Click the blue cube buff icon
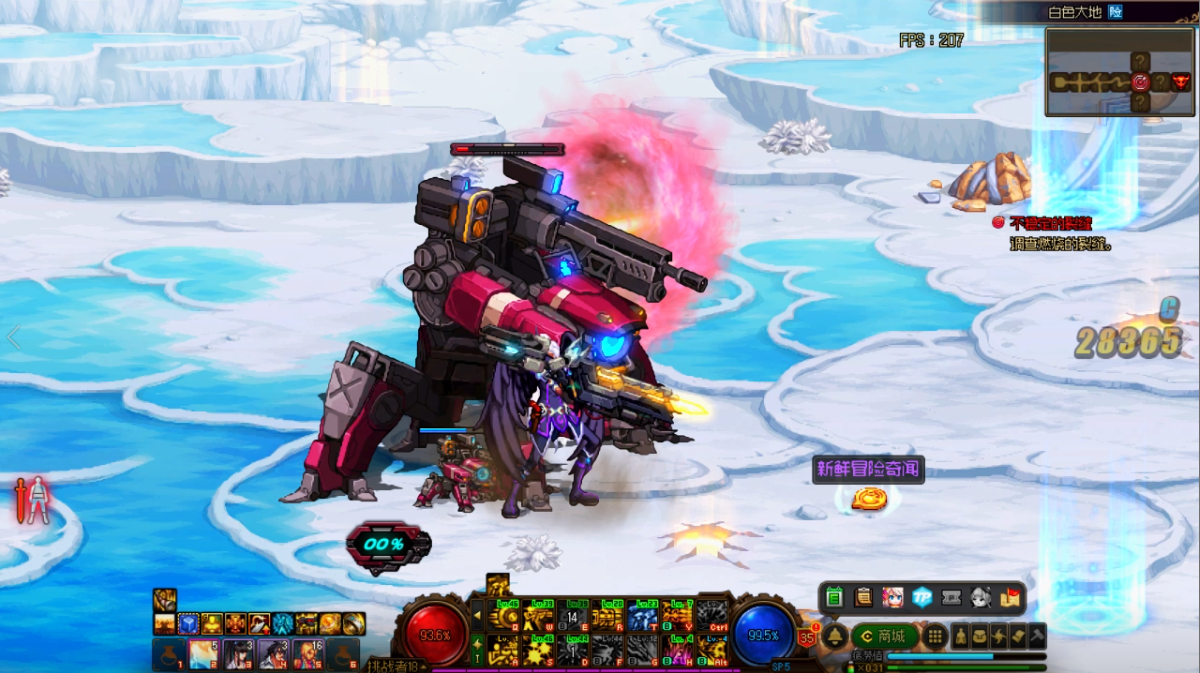Viewport: 1200px width, 673px height. pyautogui.click(x=187, y=624)
